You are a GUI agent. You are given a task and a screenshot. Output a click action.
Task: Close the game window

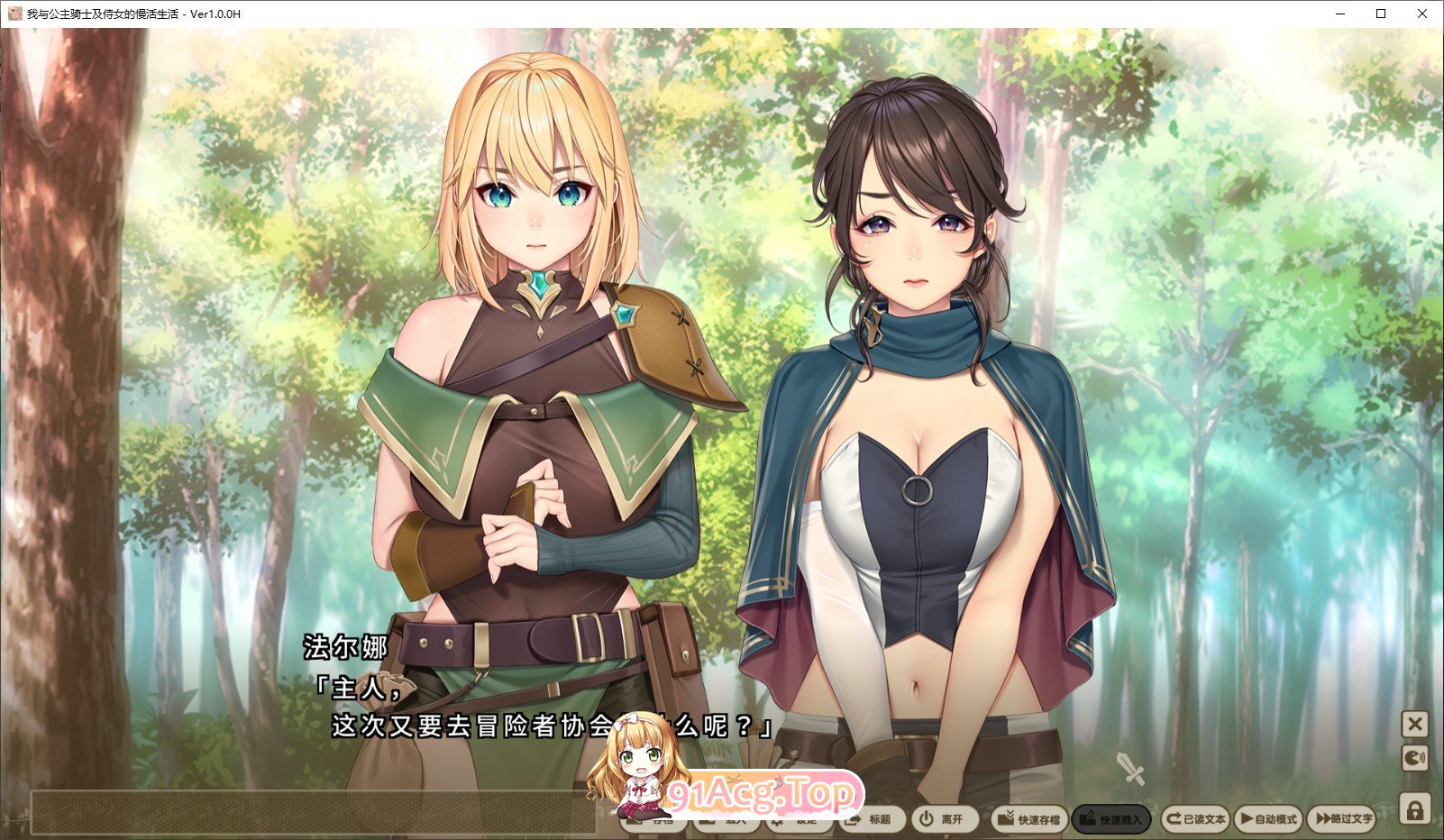pyautogui.click(x=1422, y=14)
